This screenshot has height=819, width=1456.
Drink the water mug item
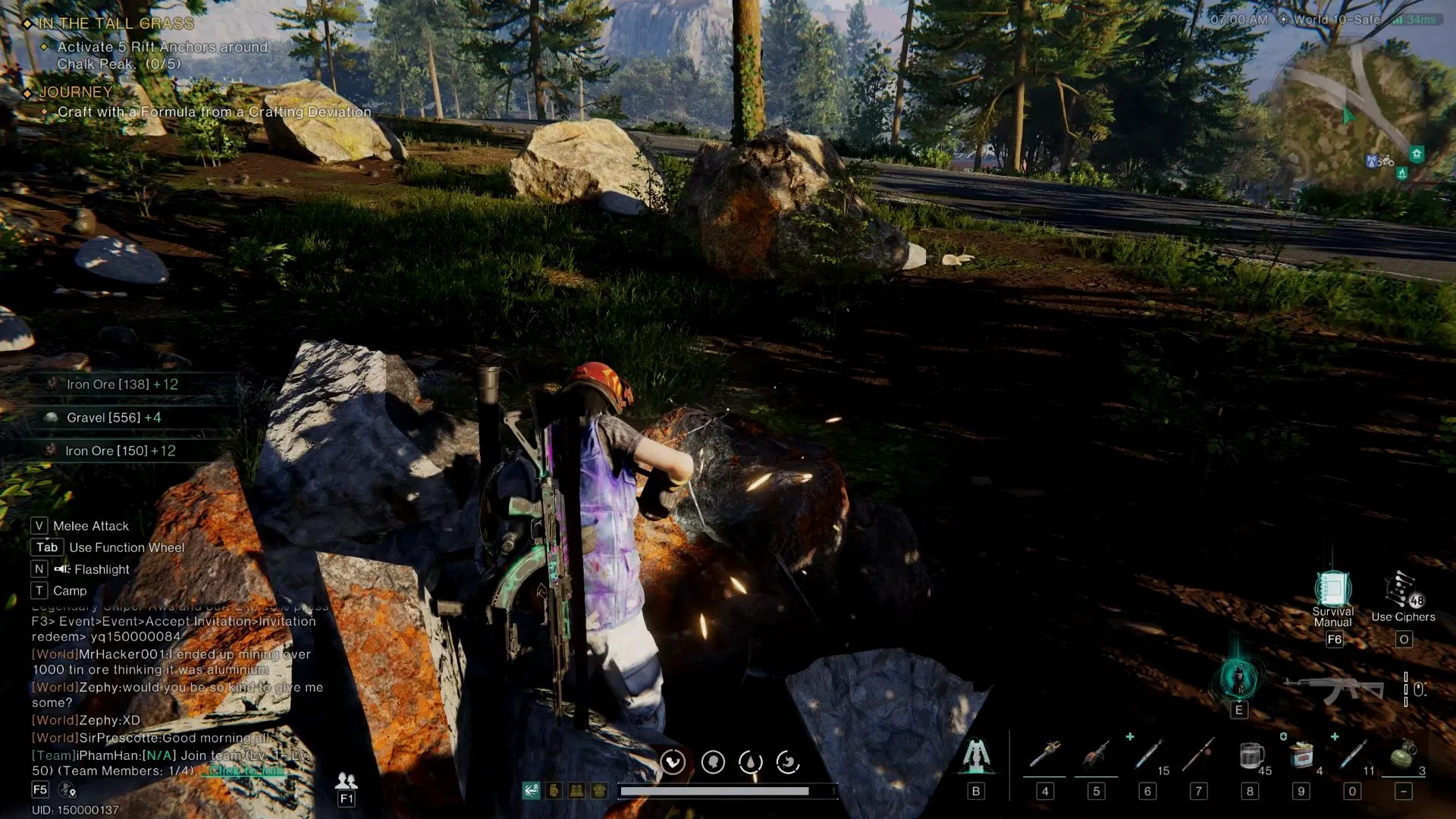pyautogui.click(x=1250, y=755)
